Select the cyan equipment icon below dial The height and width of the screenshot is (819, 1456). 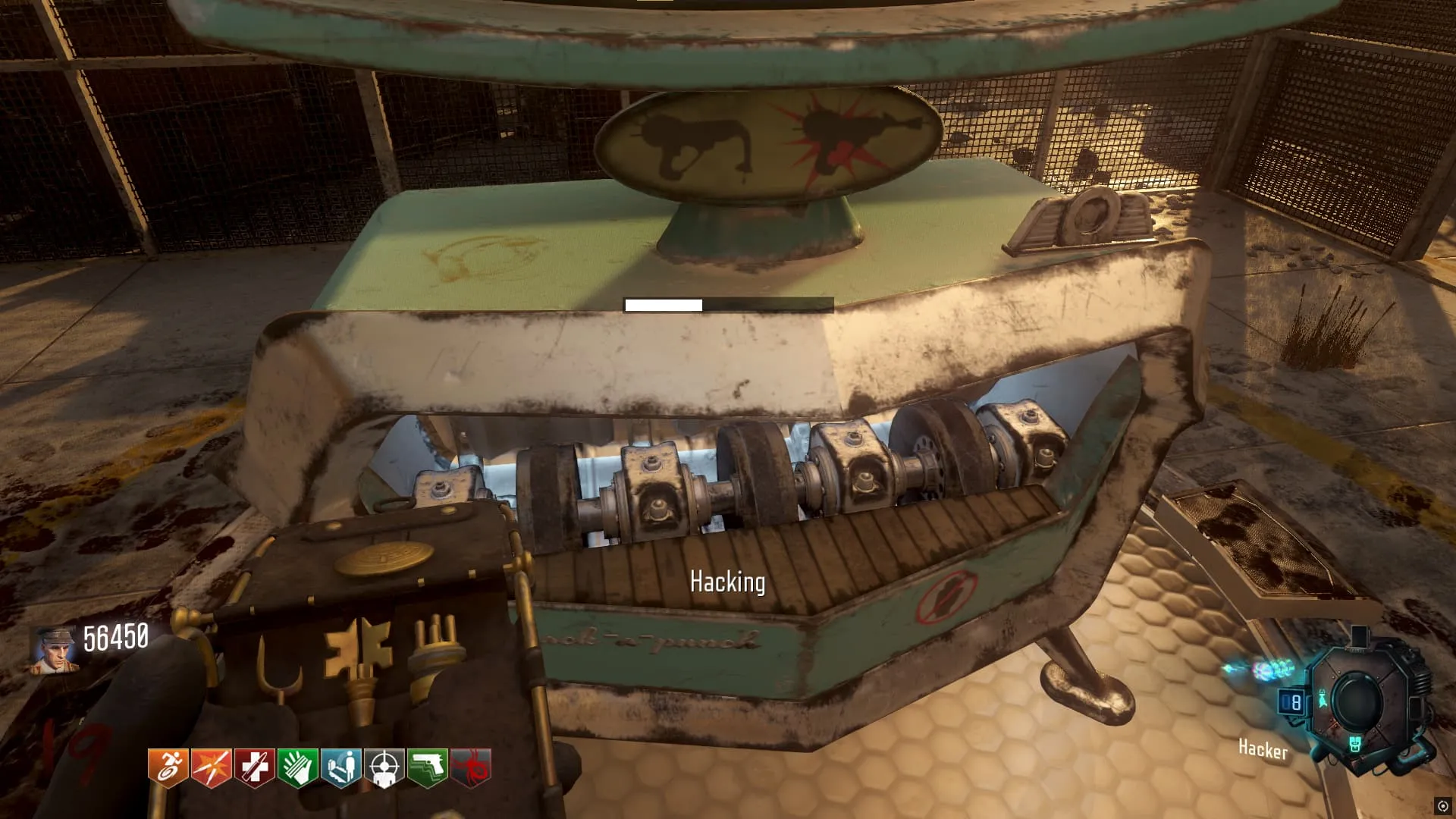1355,744
